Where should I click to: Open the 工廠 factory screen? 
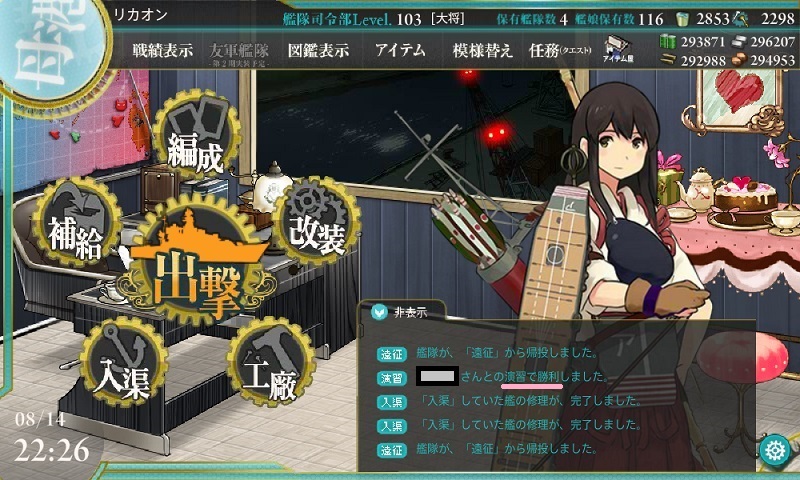266,366
